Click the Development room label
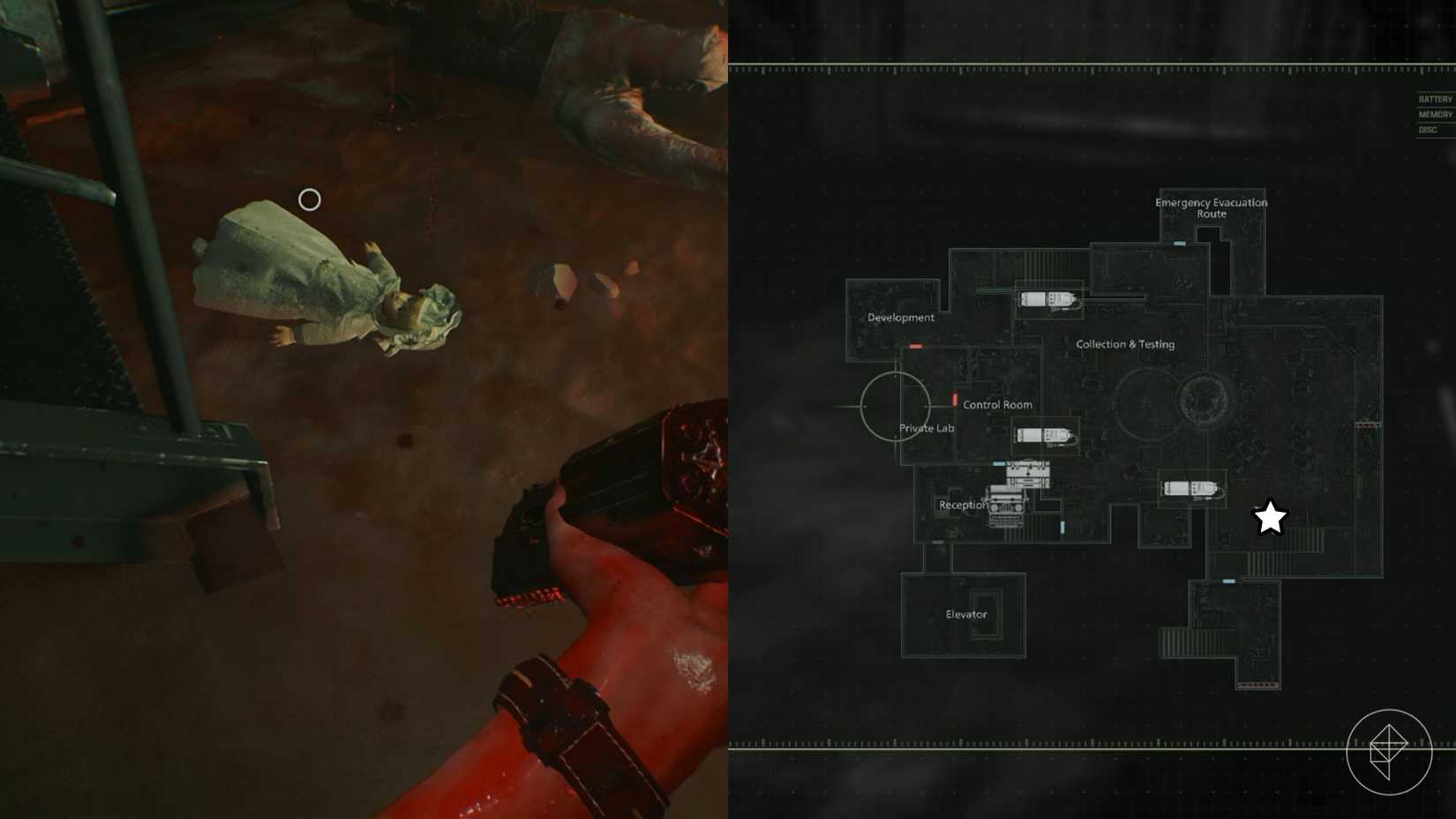 click(900, 318)
